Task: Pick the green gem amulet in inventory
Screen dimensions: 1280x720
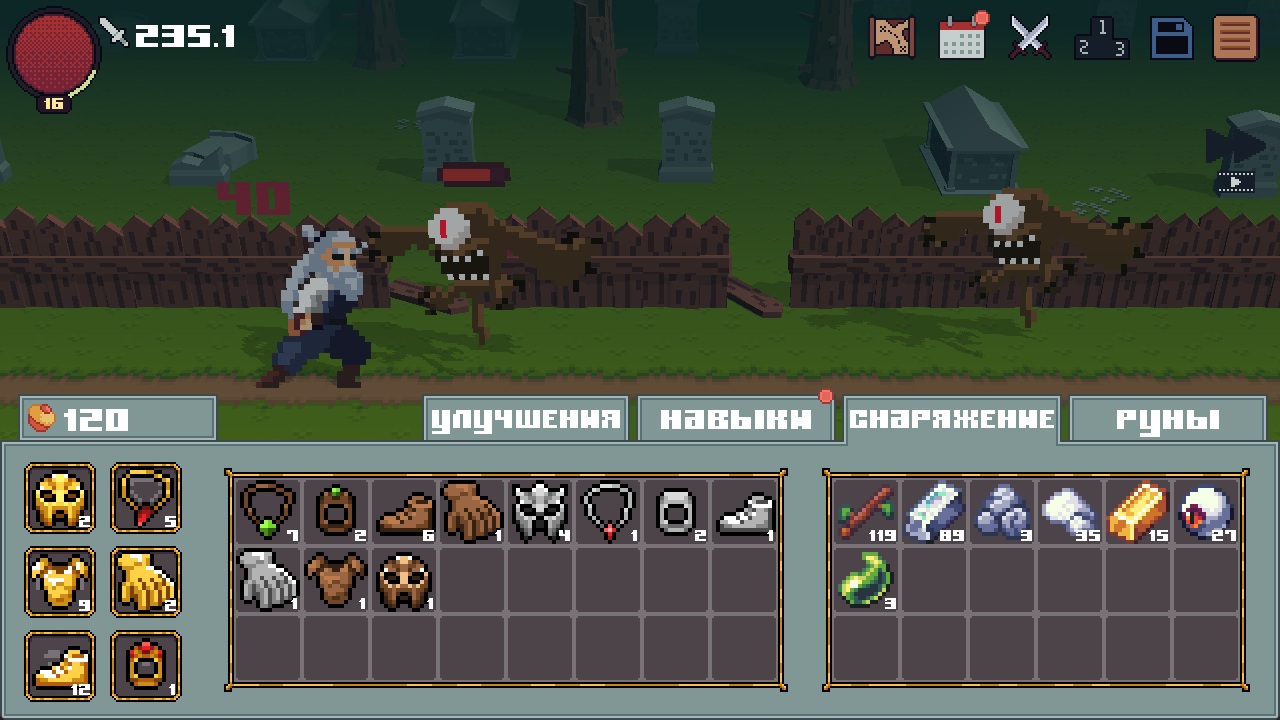Action: [268, 511]
